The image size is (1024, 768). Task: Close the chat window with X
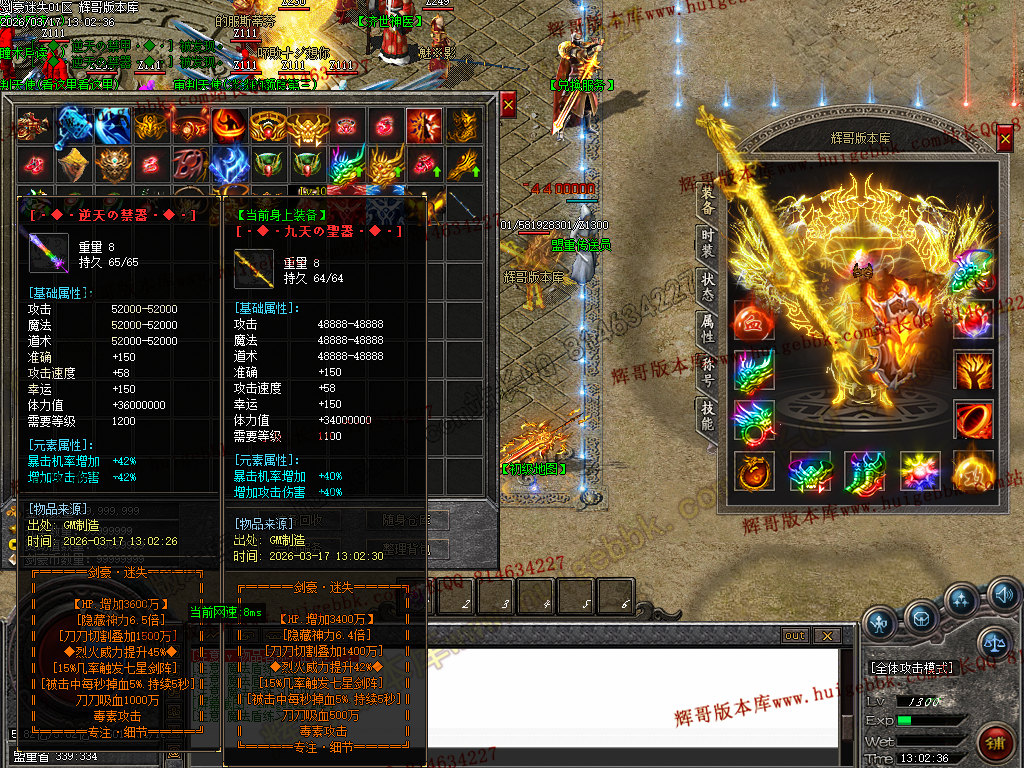[x=826, y=636]
